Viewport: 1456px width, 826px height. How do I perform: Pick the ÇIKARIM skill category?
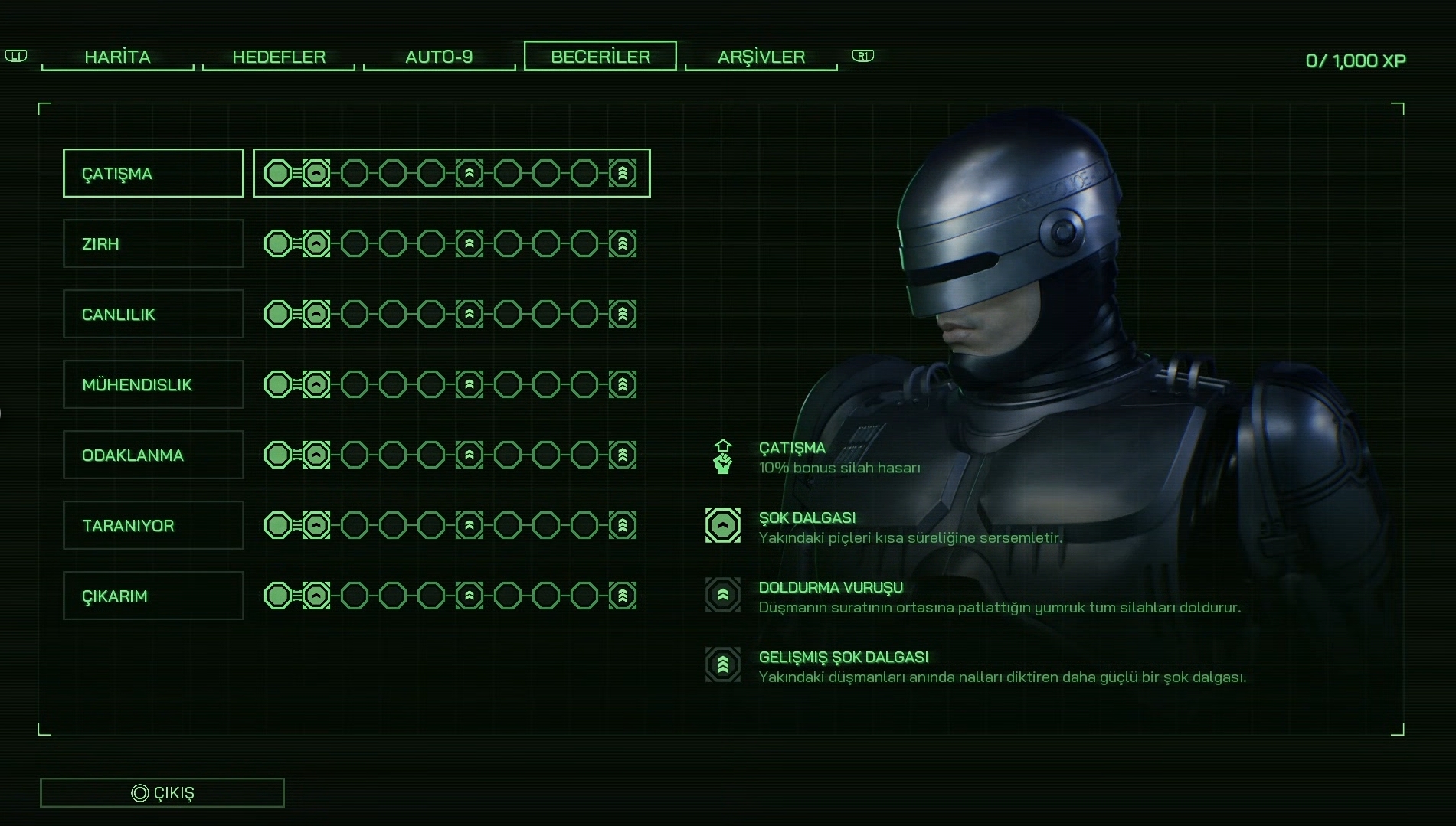(153, 596)
